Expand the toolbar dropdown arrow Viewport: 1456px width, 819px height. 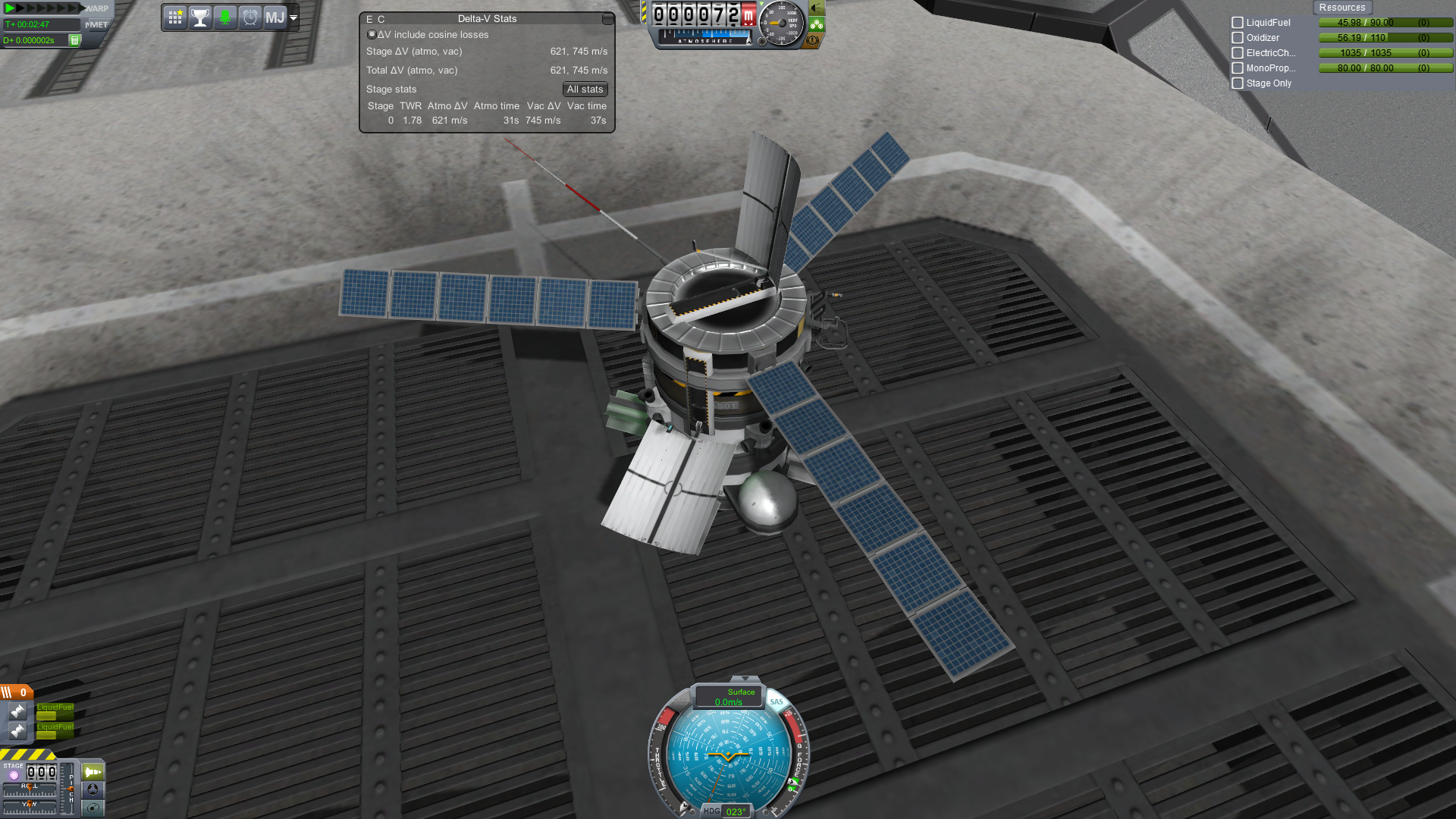pos(293,17)
